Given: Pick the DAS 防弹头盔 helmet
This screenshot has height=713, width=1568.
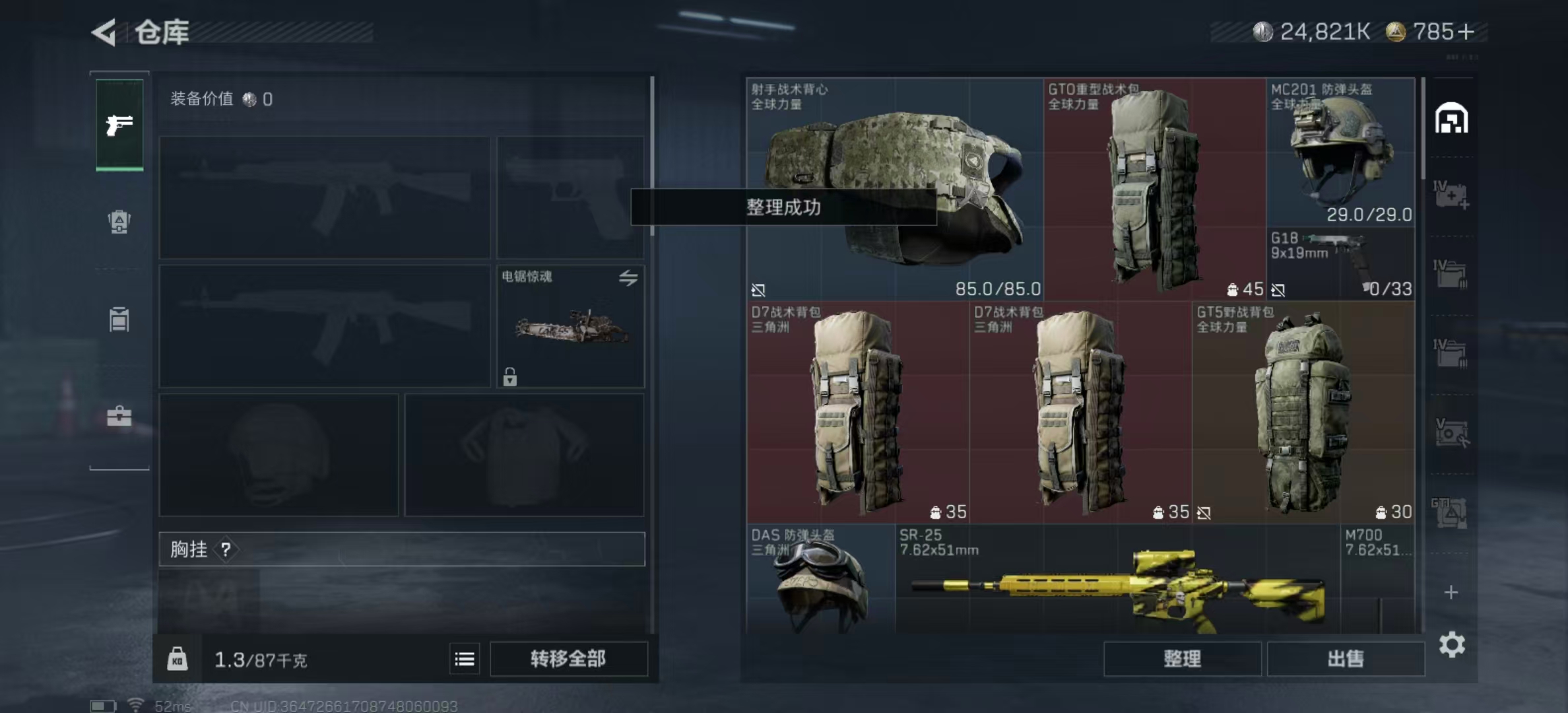Looking at the screenshot, I should point(820,578).
